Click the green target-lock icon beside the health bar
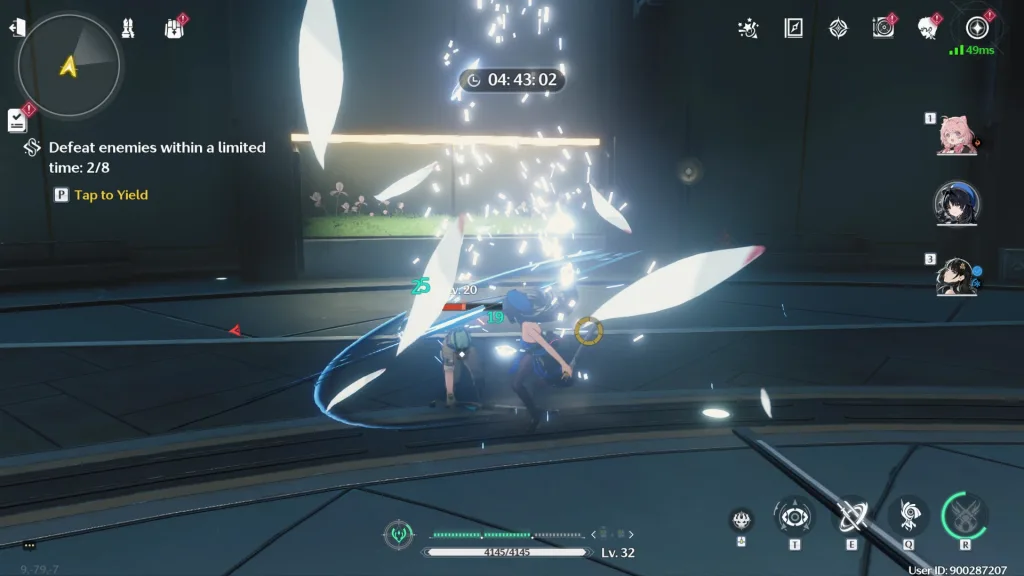 pos(399,534)
